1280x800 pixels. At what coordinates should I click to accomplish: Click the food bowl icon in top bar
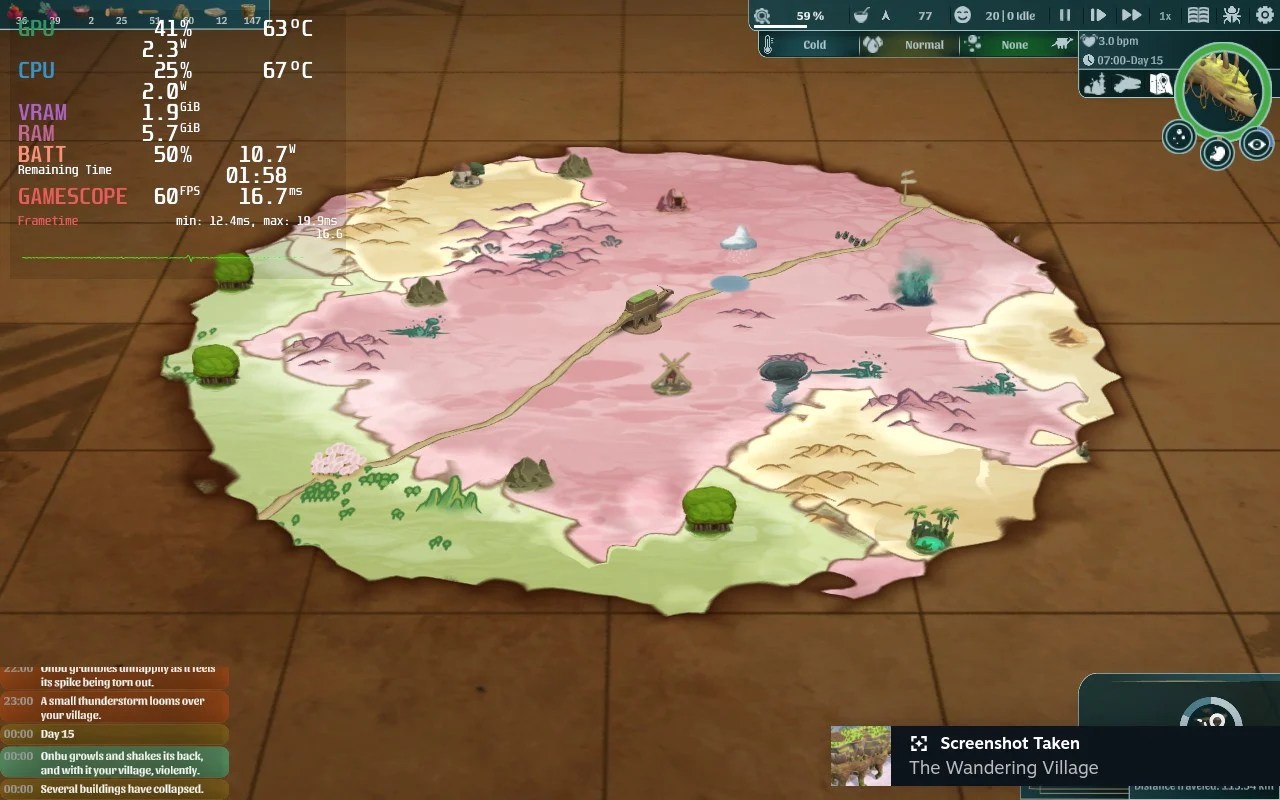click(861, 15)
